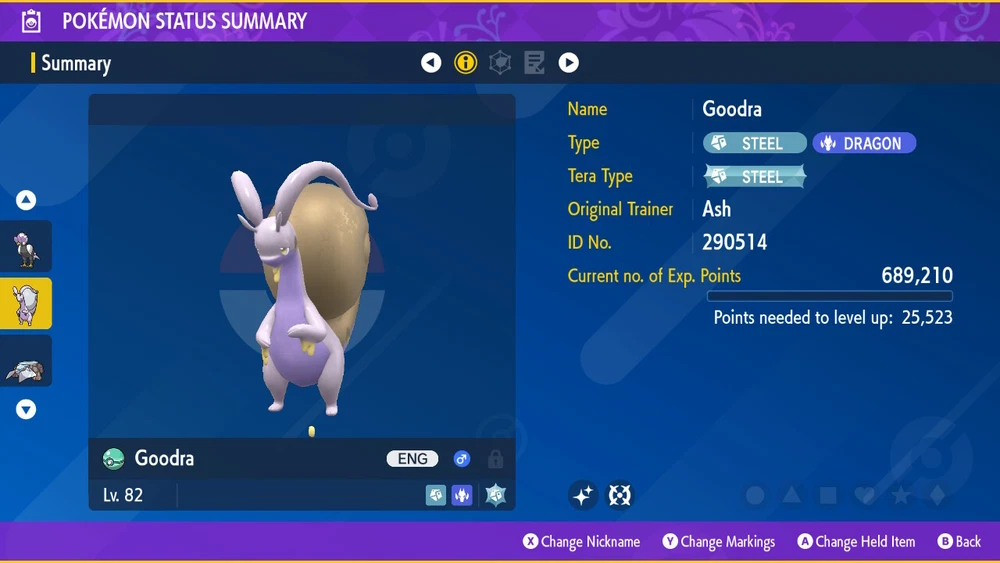The image size is (1000, 563).
Task: Advance to the next summary page arrow
Action: (569, 63)
